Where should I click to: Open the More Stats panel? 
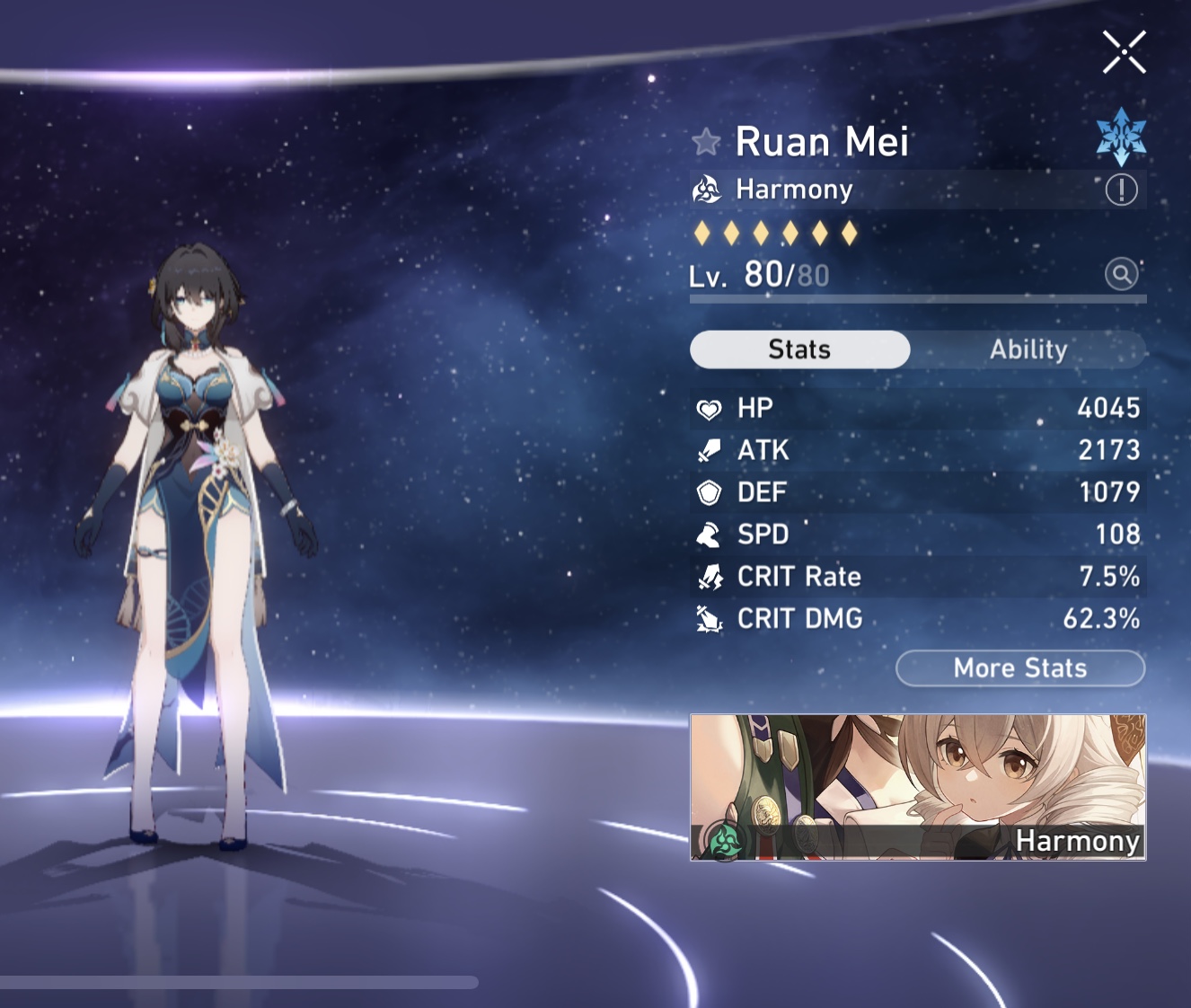point(1020,668)
